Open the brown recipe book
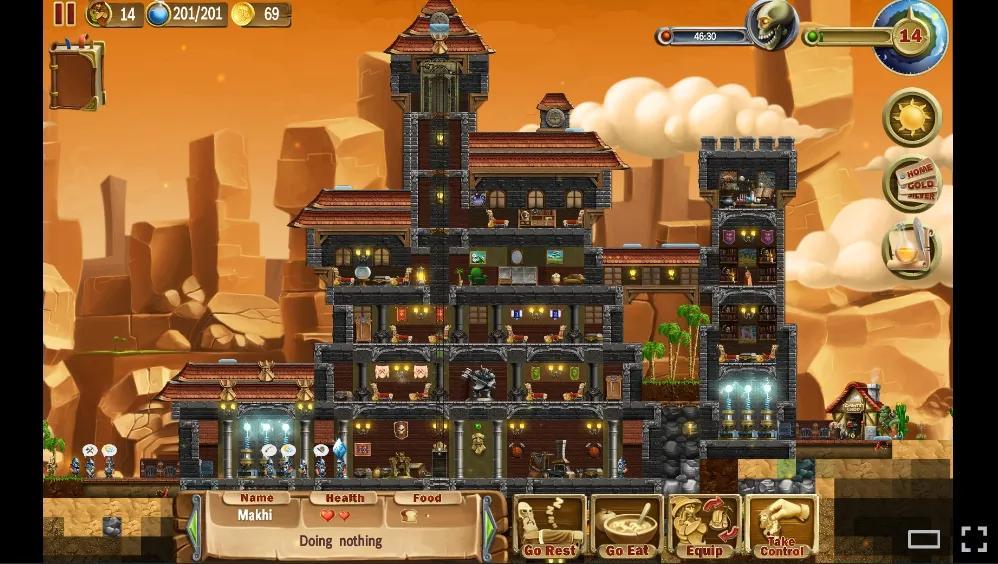 click(x=76, y=73)
